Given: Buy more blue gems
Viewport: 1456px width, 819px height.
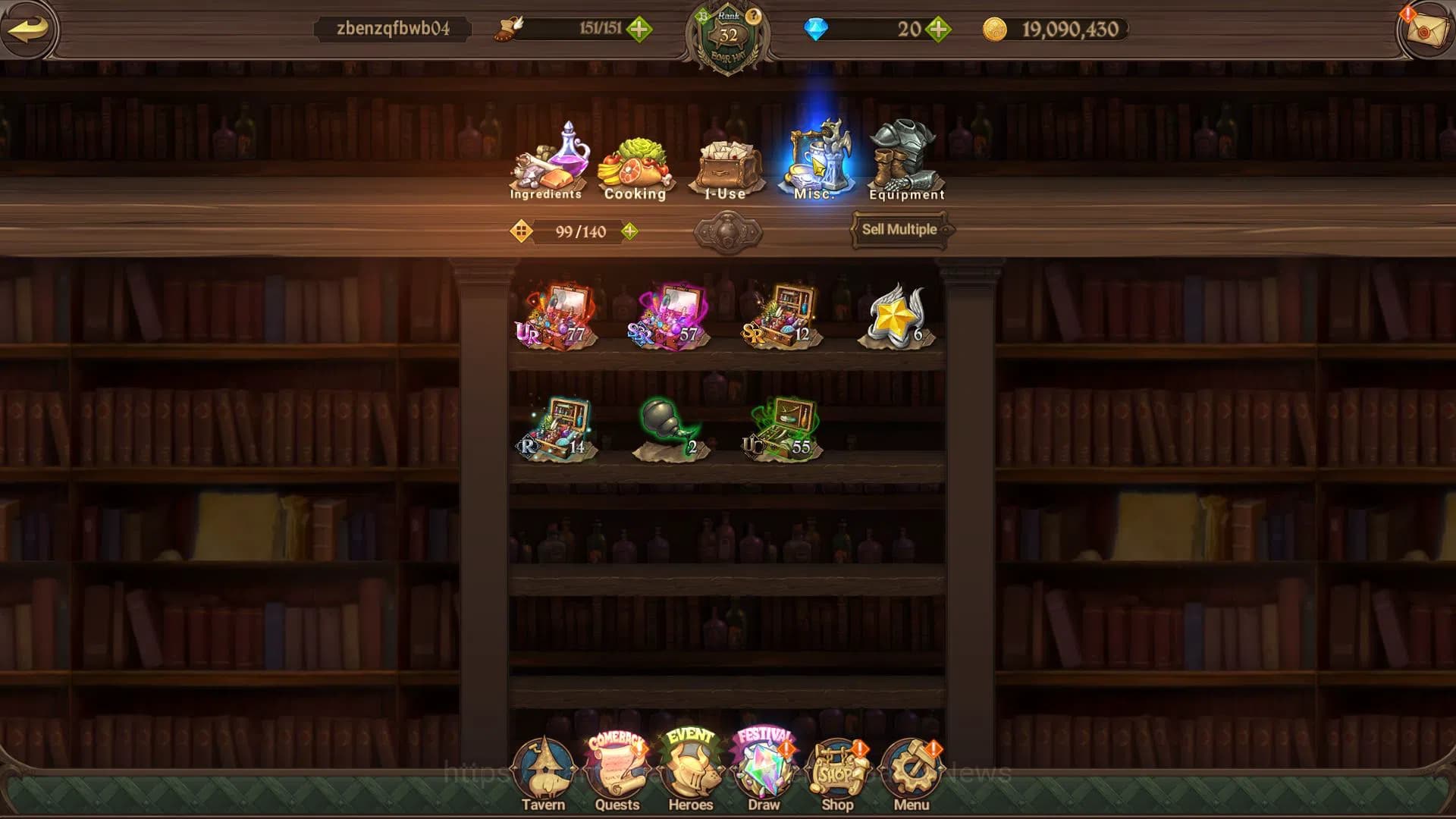Looking at the screenshot, I should [939, 30].
